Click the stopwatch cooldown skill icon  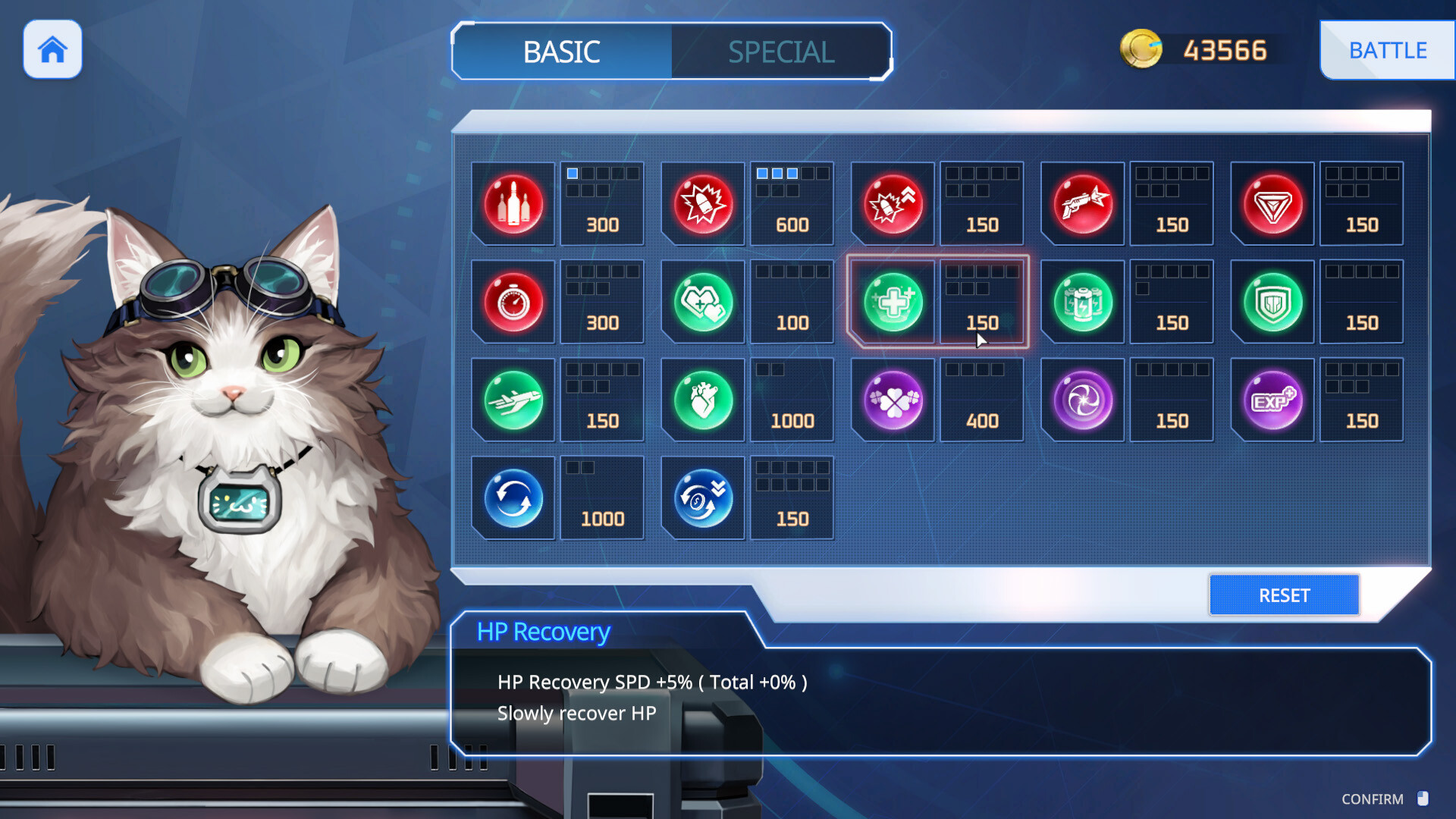pyautogui.click(x=513, y=302)
